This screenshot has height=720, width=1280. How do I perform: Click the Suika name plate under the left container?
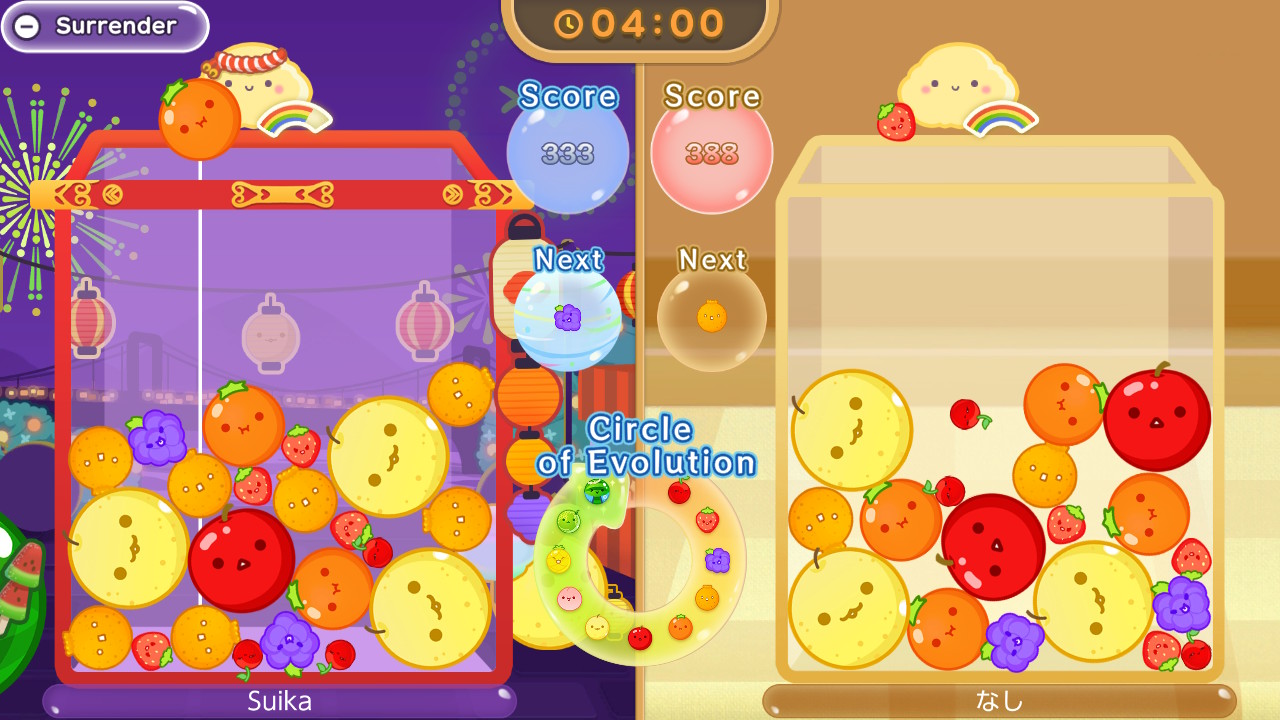(280, 701)
